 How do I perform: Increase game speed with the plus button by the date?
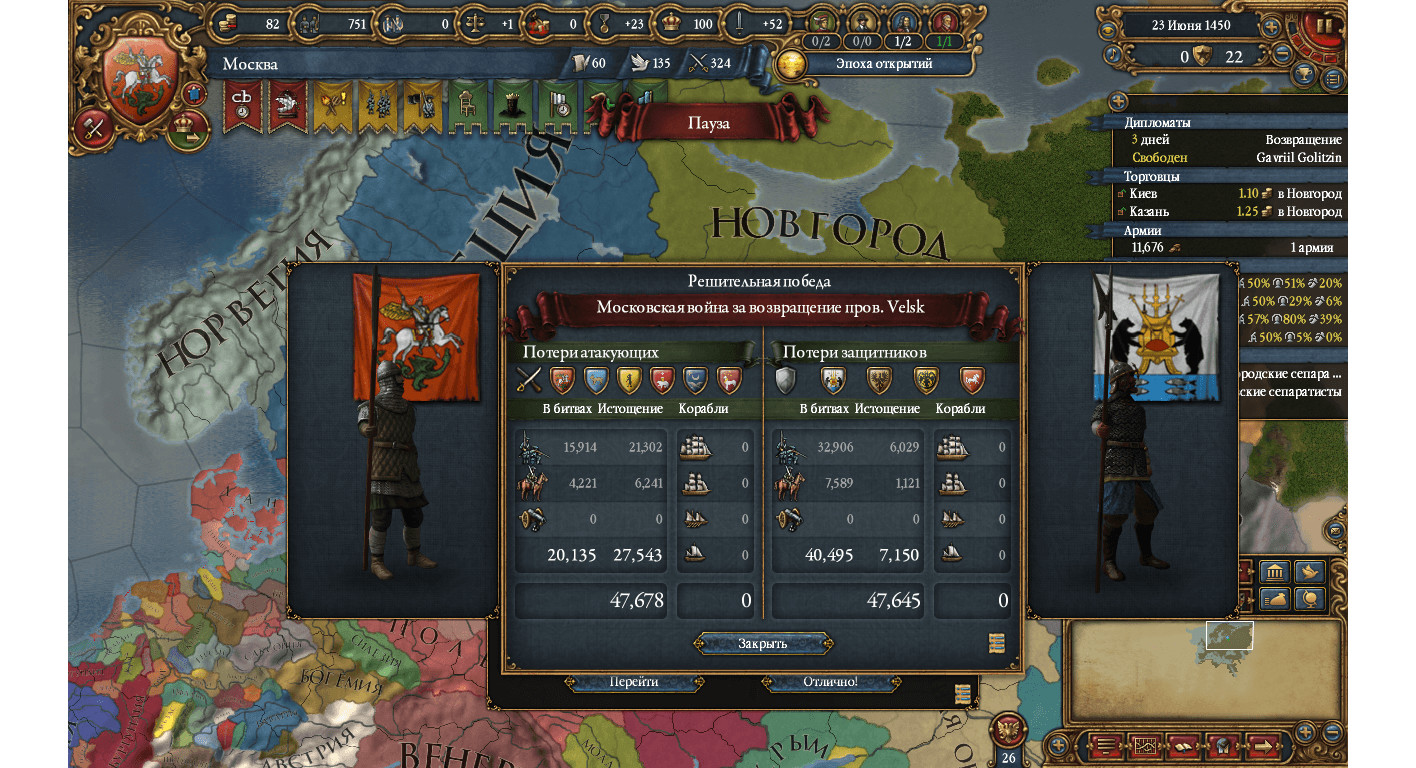point(1271,27)
